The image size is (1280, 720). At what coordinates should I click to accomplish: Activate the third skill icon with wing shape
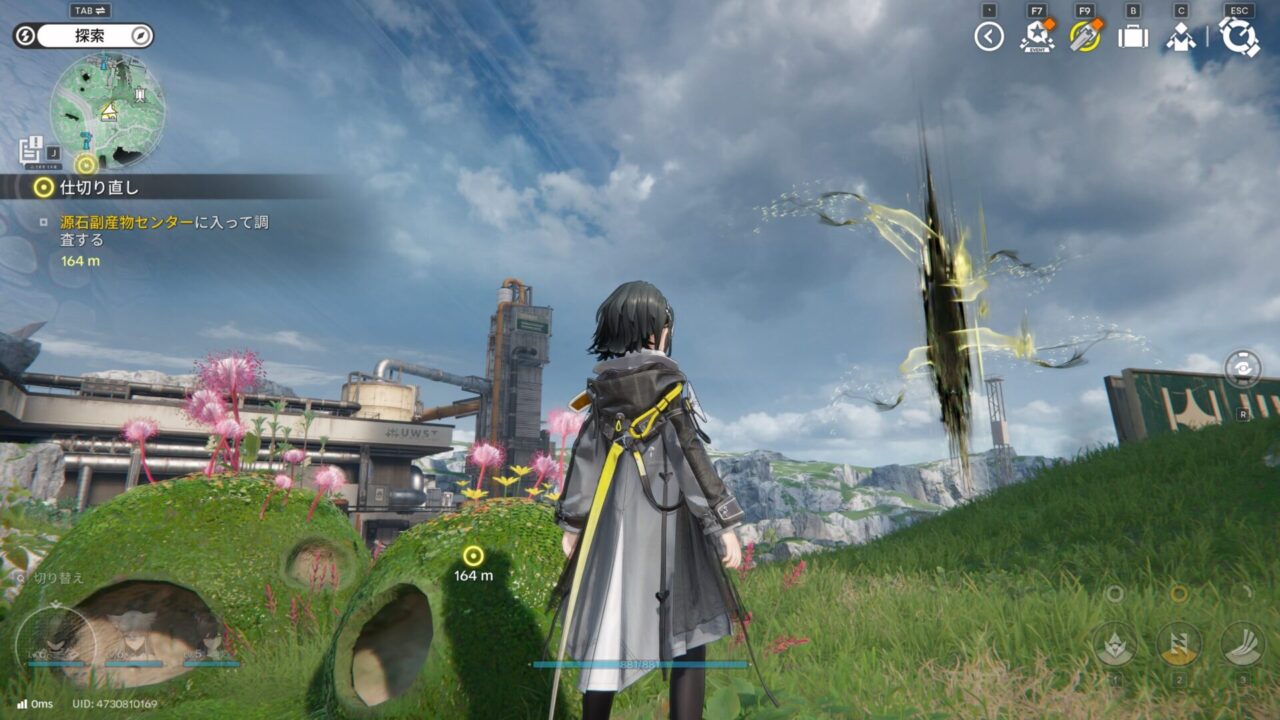1243,644
